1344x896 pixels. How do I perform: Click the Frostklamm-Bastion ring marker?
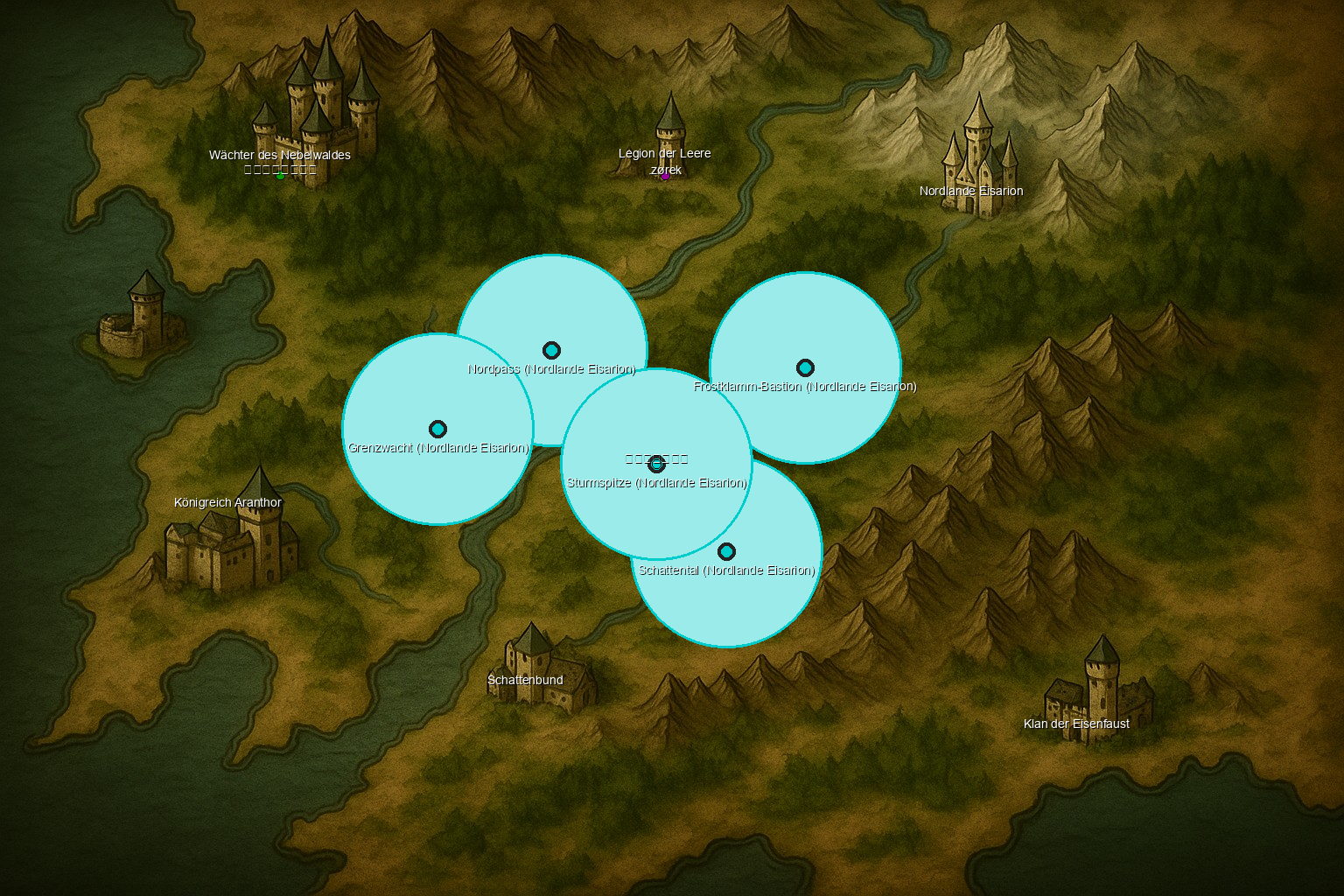point(805,368)
